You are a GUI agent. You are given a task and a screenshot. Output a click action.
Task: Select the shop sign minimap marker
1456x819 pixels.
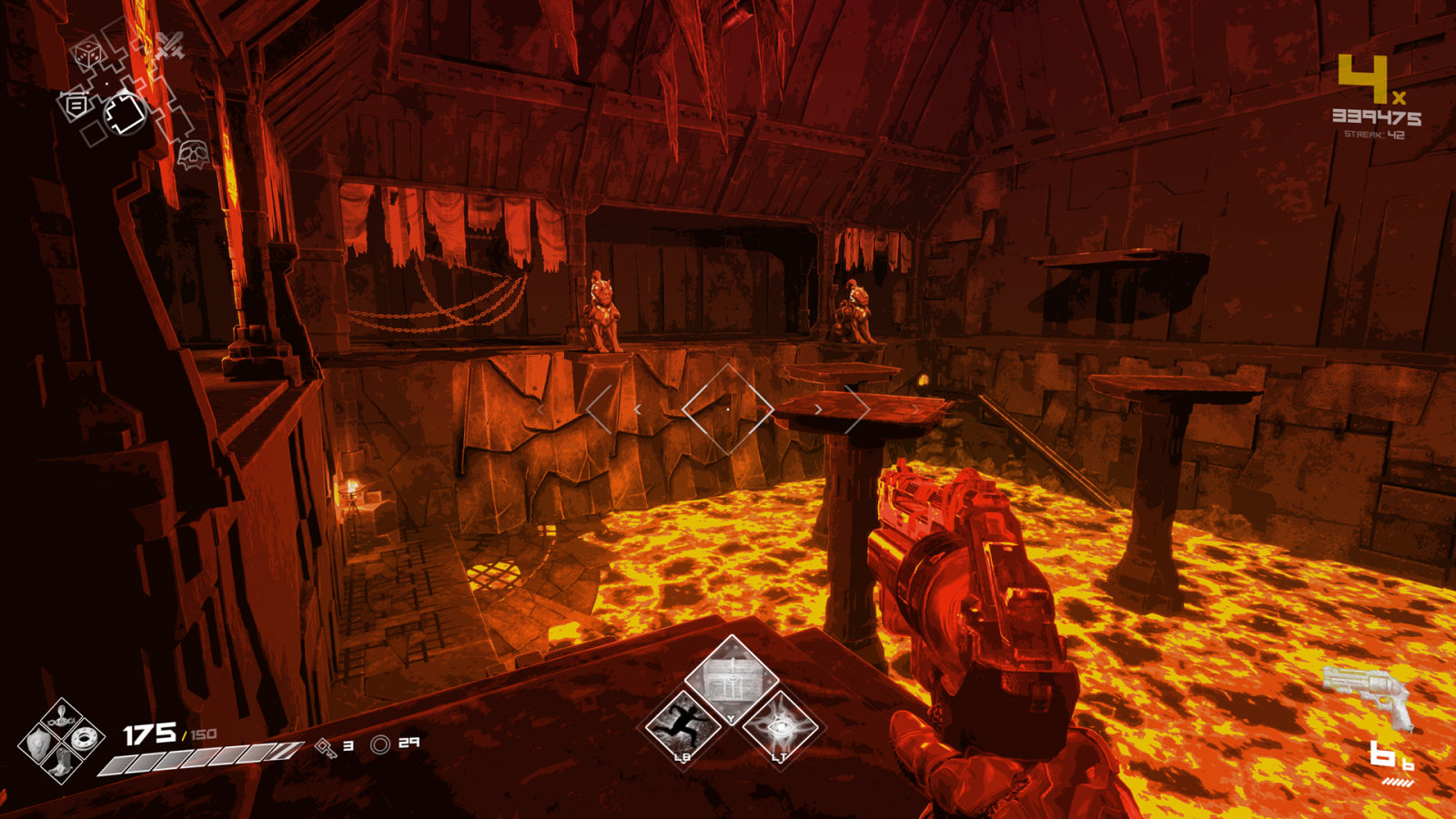(x=76, y=106)
